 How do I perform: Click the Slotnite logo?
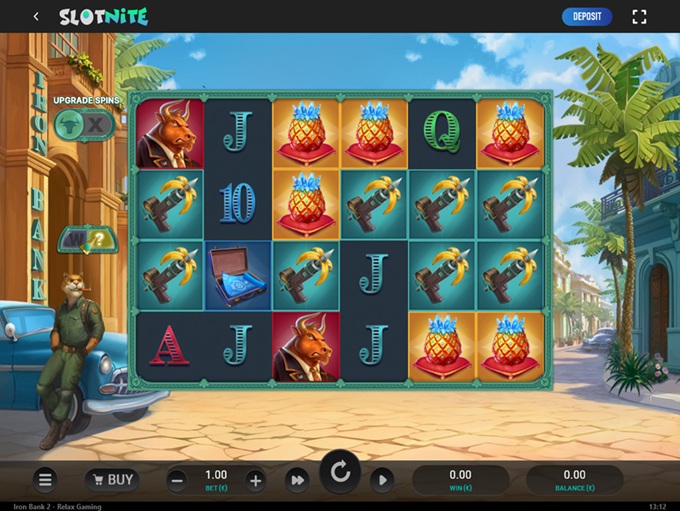tap(103, 16)
